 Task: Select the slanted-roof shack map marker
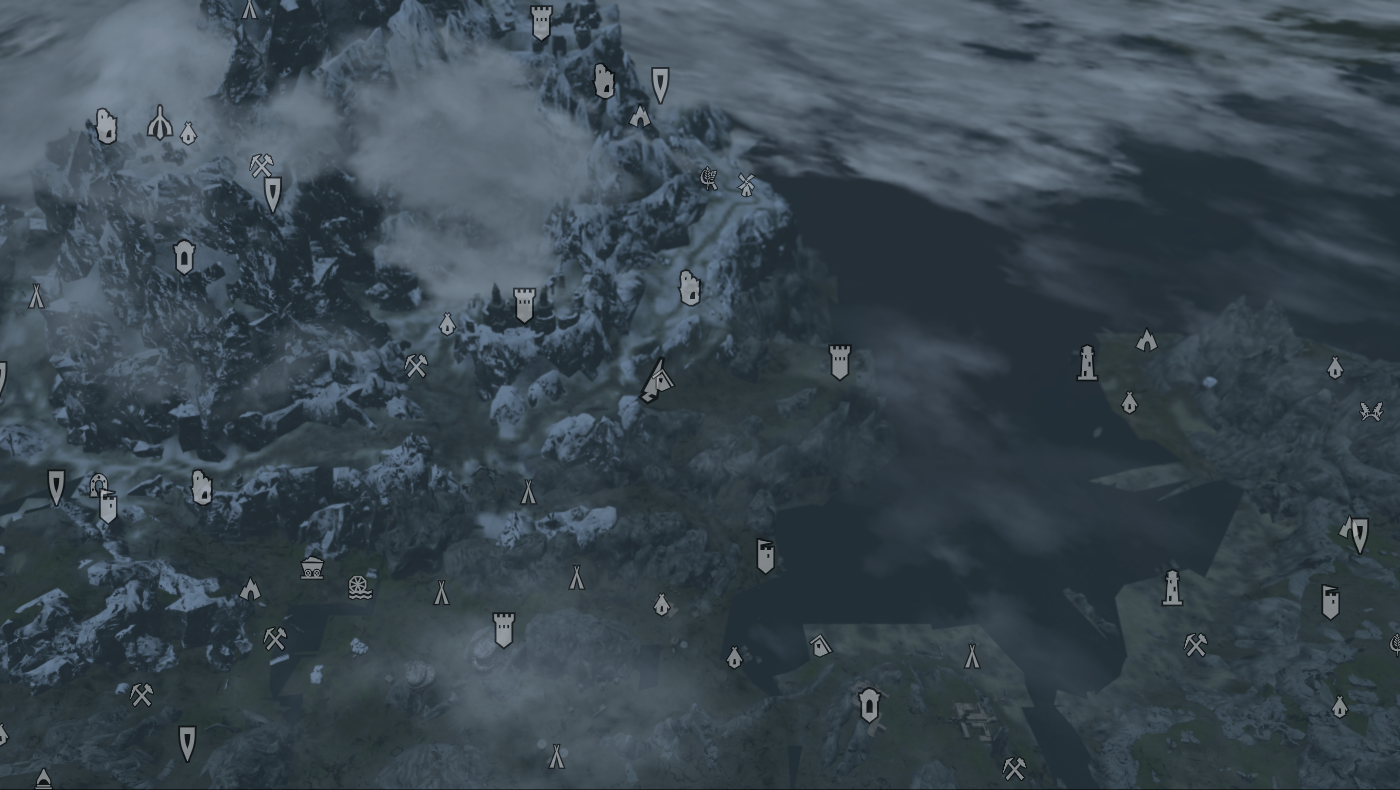click(820, 645)
